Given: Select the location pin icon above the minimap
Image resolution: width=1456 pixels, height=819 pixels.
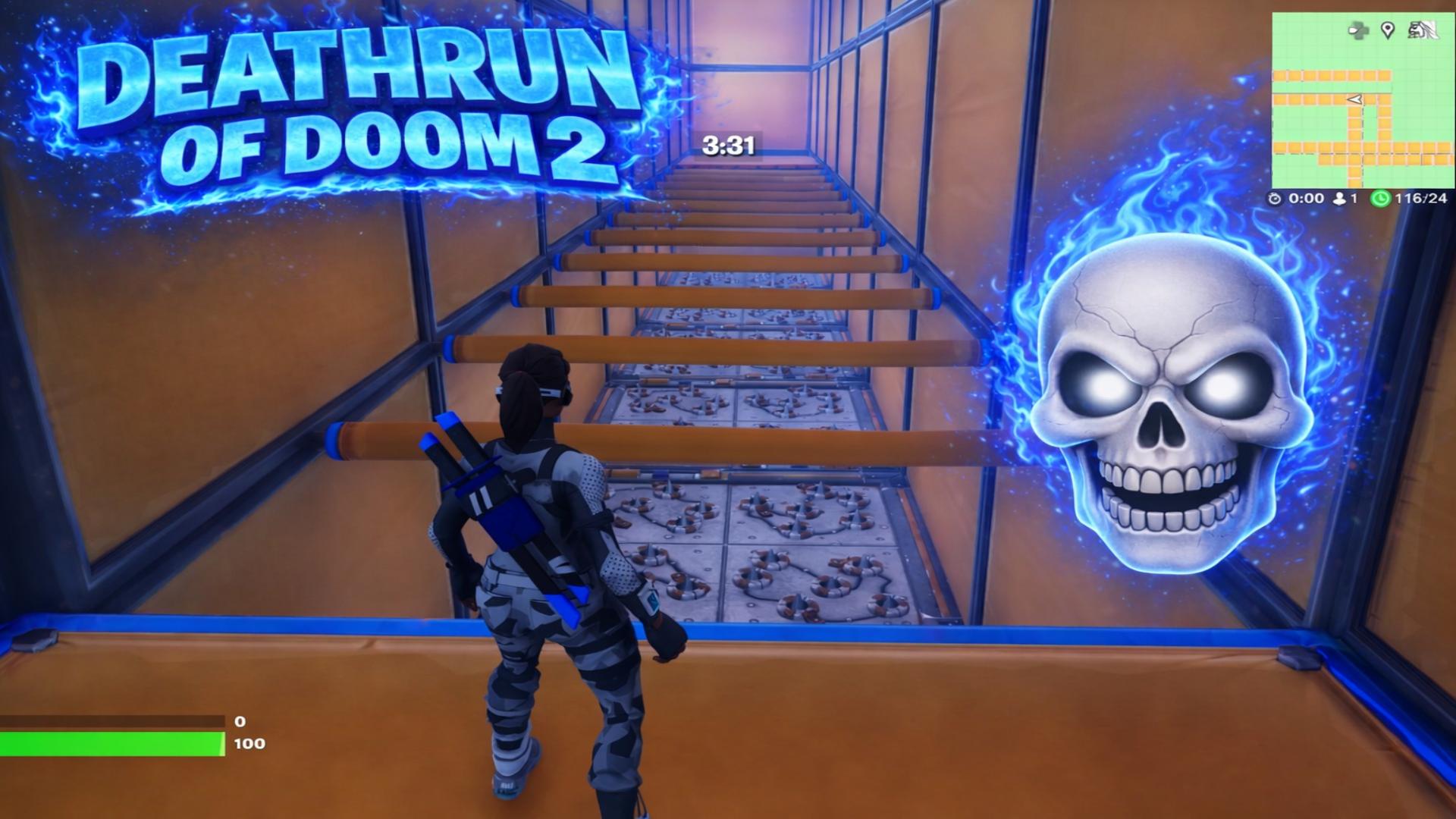Looking at the screenshot, I should pos(1387,30).
